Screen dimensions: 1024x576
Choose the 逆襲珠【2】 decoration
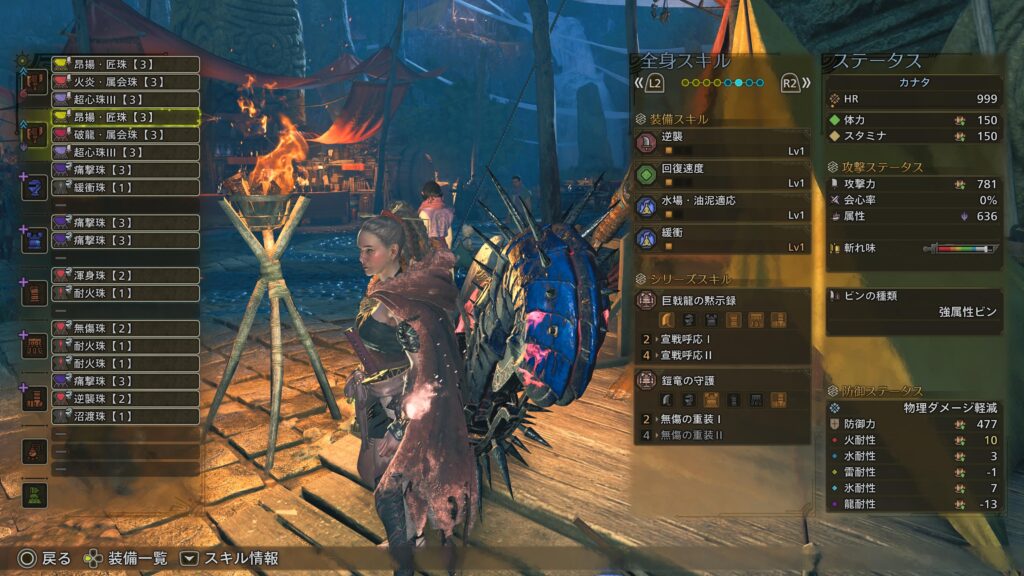pos(125,398)
